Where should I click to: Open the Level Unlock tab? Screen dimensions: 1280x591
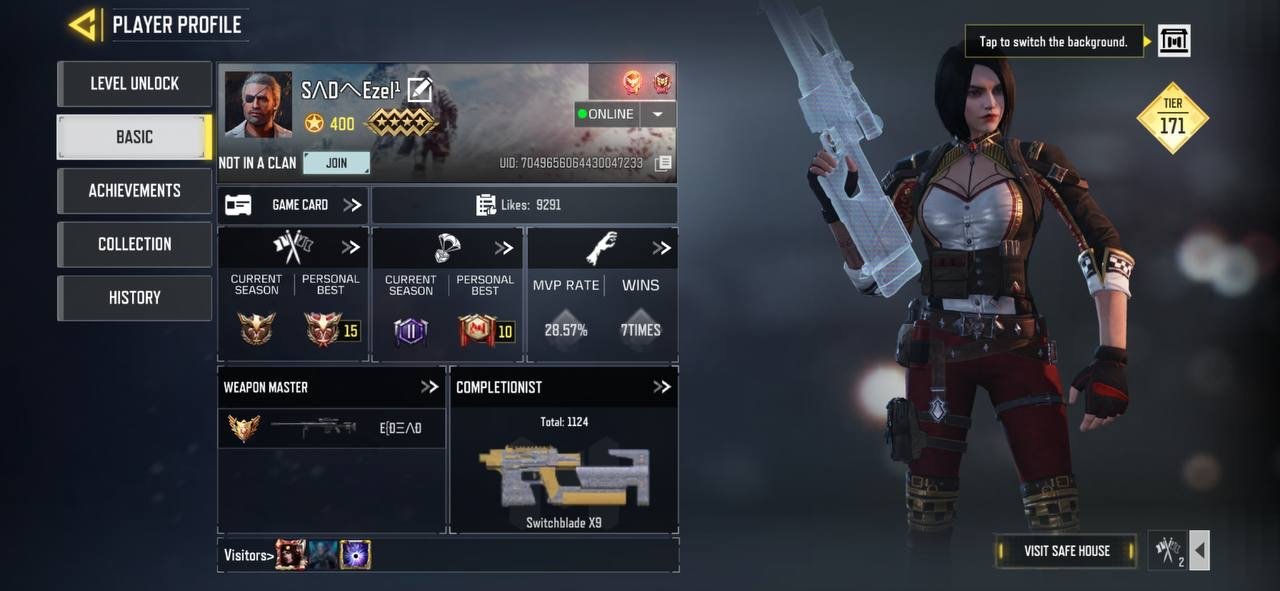click(x=134, y=84)
